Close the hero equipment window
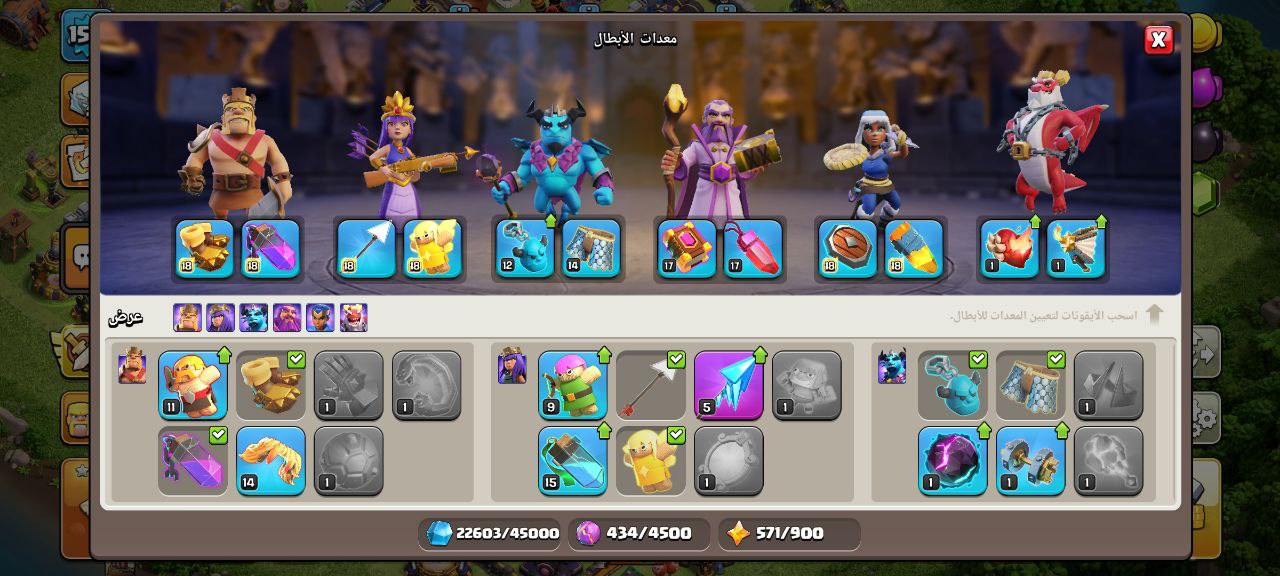 coord(1158,40)
